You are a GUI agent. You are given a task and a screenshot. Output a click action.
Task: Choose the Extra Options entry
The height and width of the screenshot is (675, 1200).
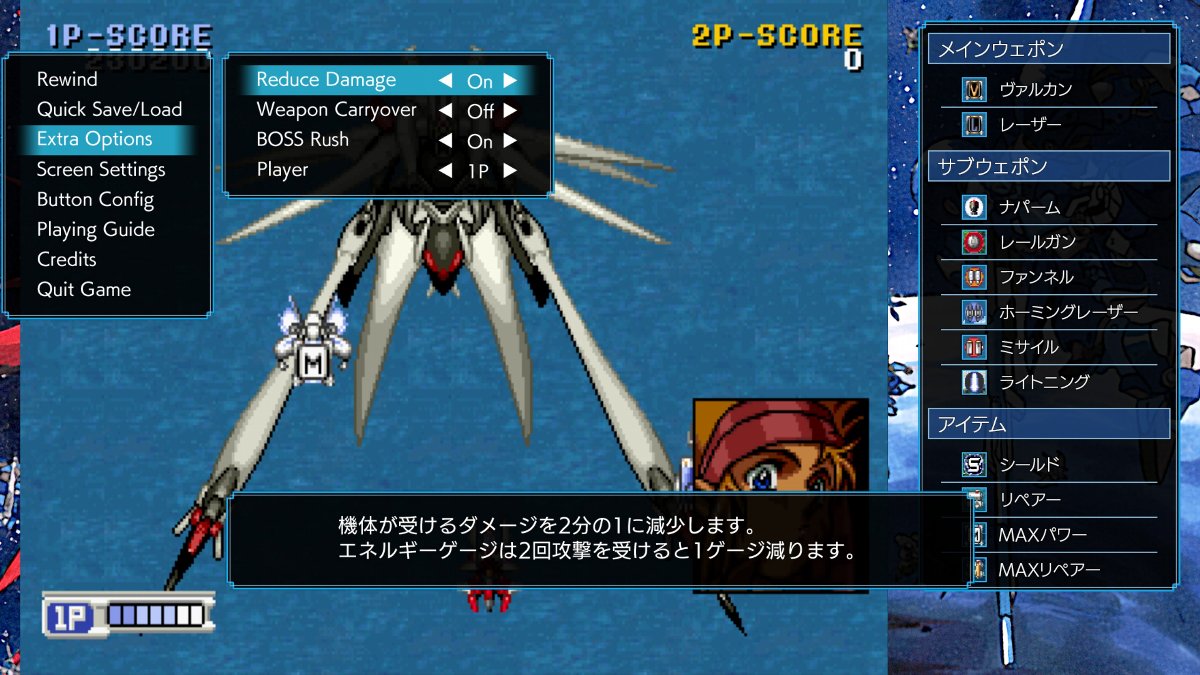(x=95, y=139)
